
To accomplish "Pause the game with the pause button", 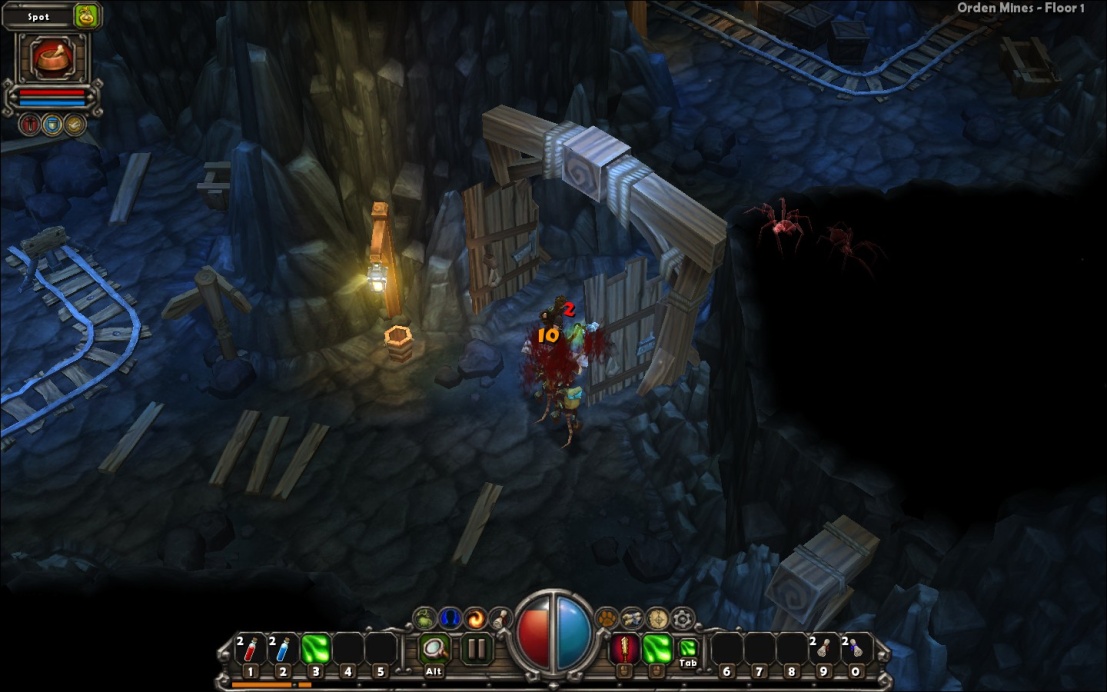I will tap(477, 649).
